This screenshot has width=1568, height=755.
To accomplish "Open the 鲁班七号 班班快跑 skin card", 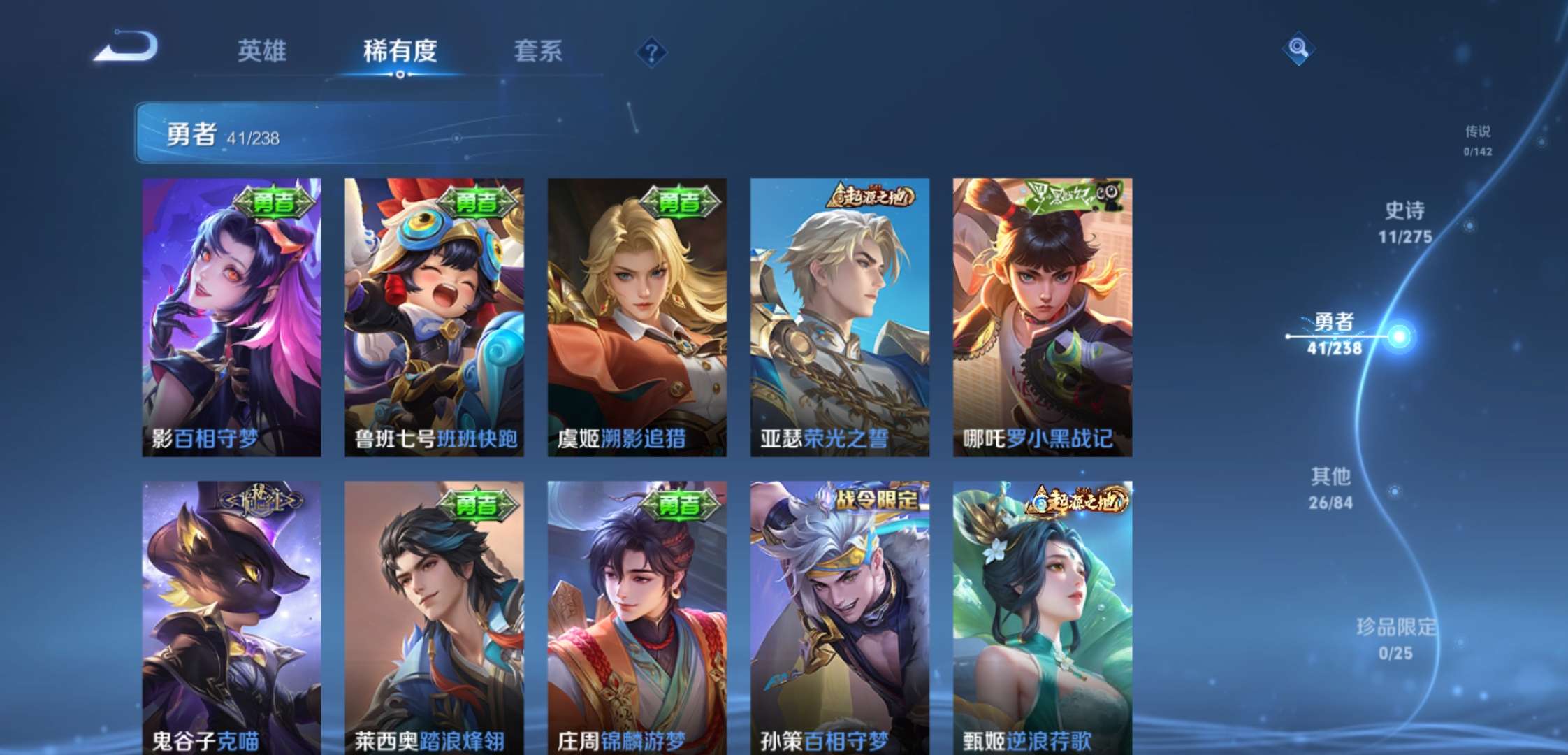I will tap(431, 315).
